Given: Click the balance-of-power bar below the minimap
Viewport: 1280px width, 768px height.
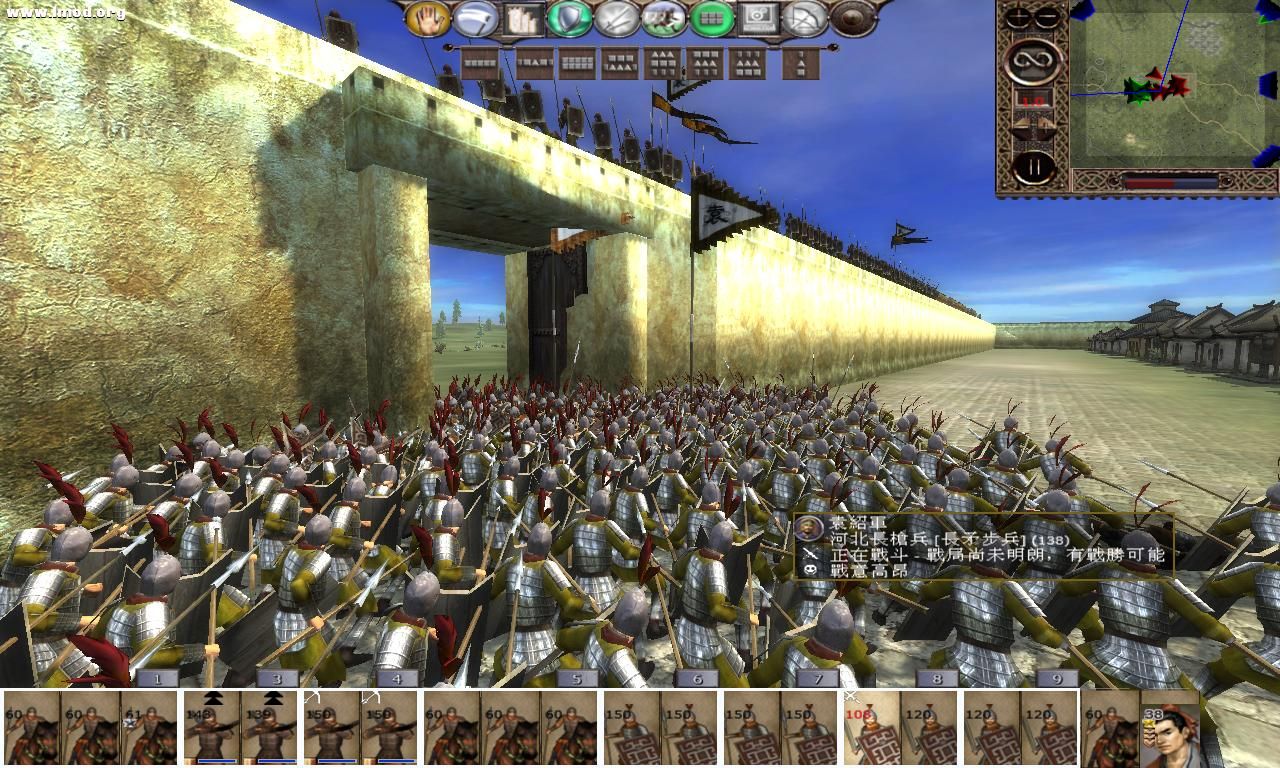Looking at the screenshot, I should [x=1170, y=183].
